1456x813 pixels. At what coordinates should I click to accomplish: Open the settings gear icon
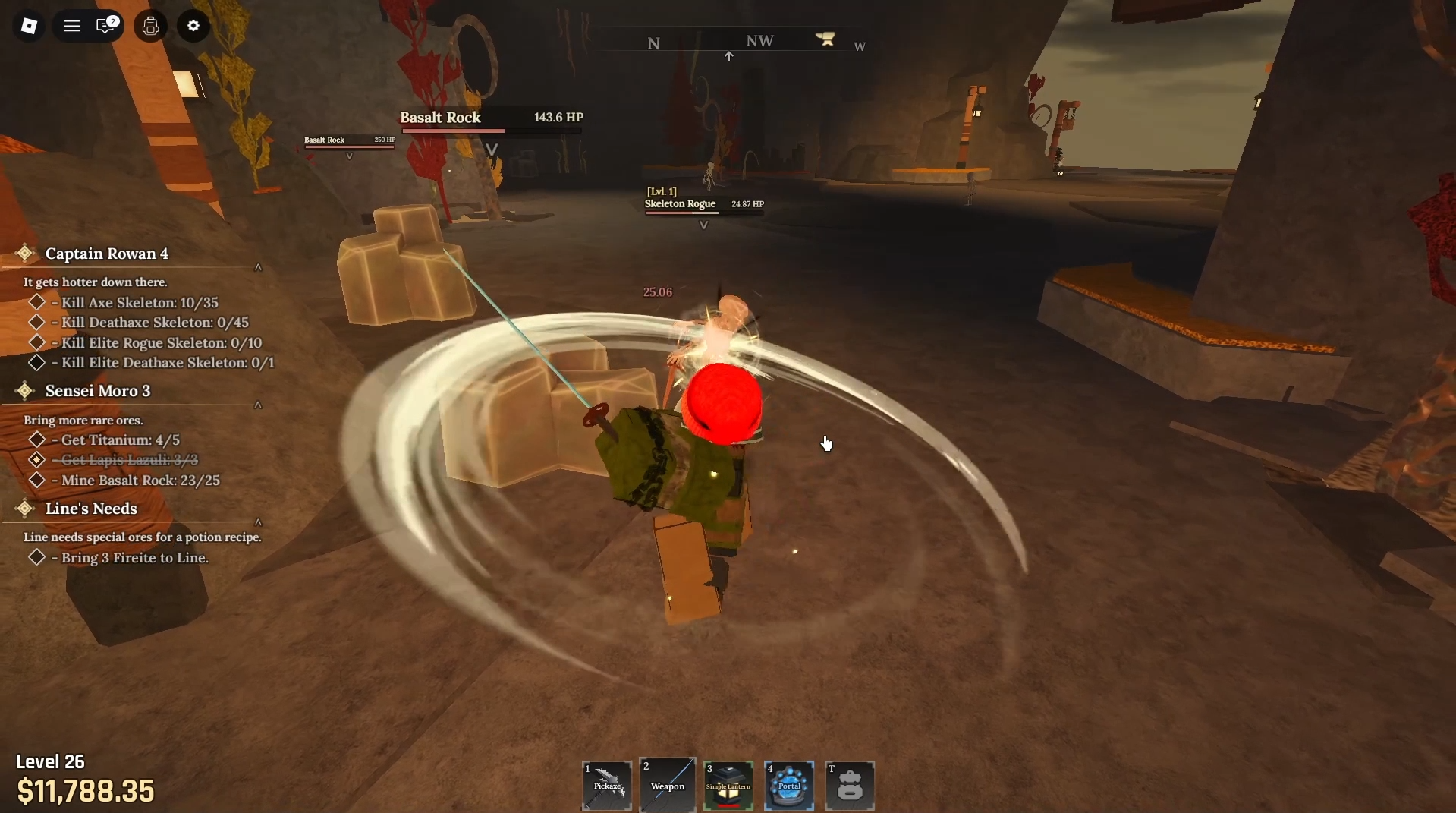click(x=193, y=25)
